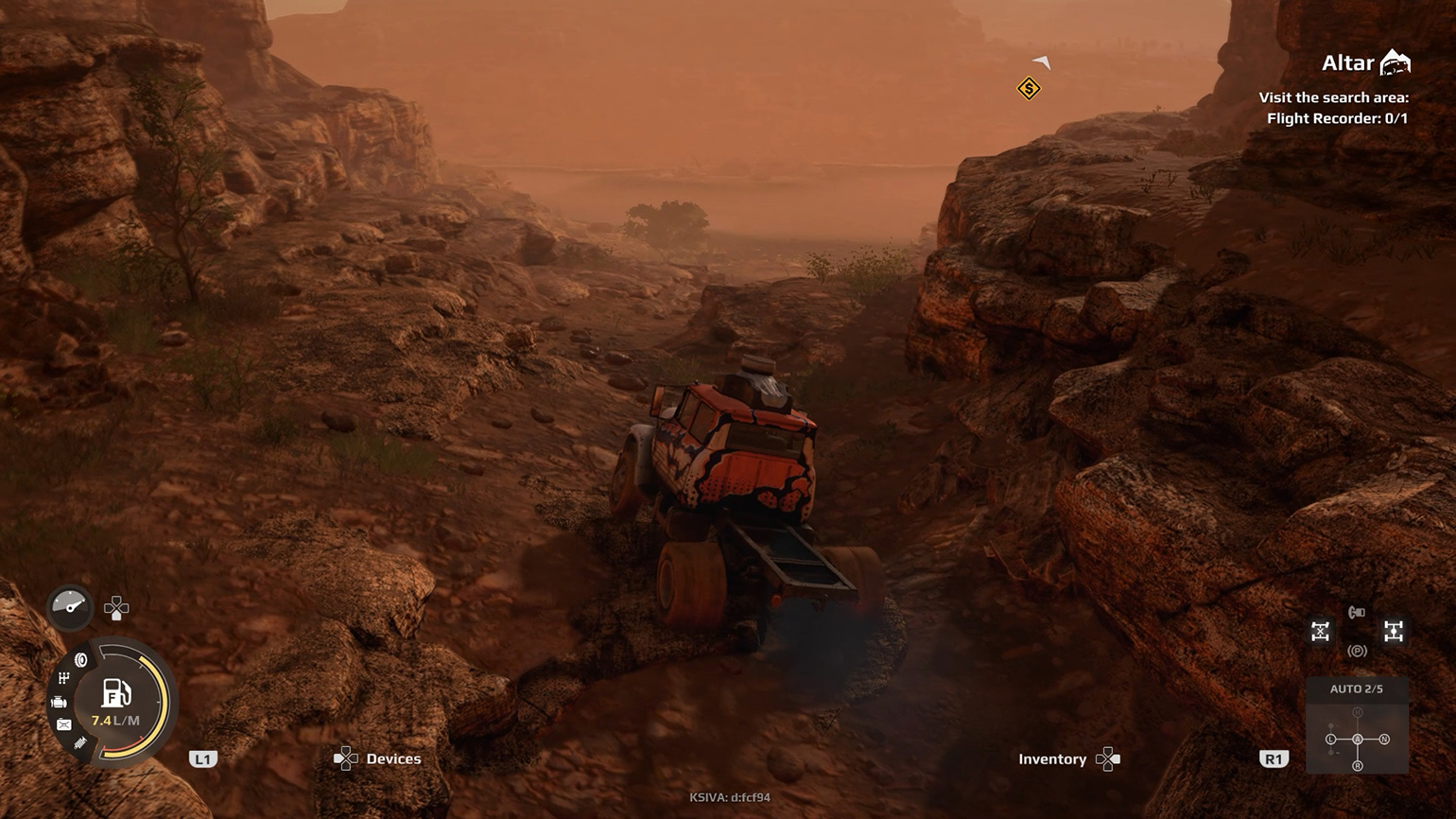This screenshot has width=1456, height=819.
Task: Select the winch cable icon on the gauge cluster
Action: tap(78, 744)
